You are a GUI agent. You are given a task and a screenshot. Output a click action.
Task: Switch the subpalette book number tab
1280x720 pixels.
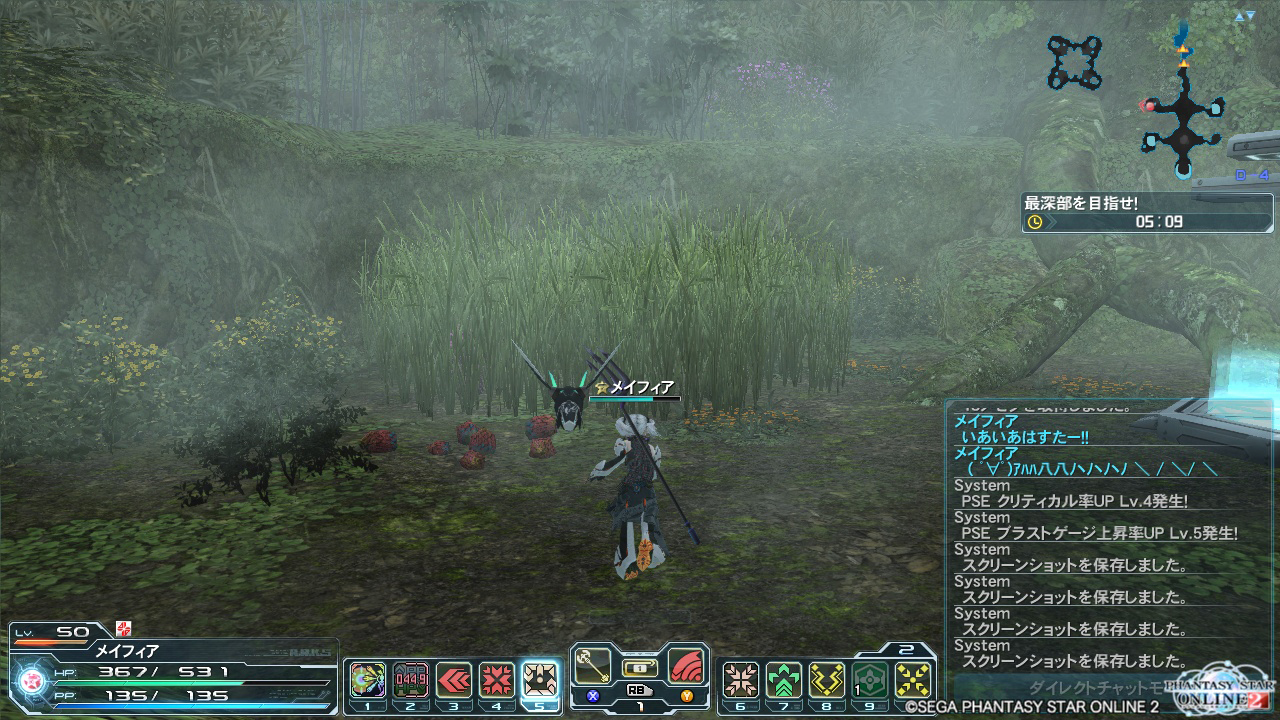902,649
